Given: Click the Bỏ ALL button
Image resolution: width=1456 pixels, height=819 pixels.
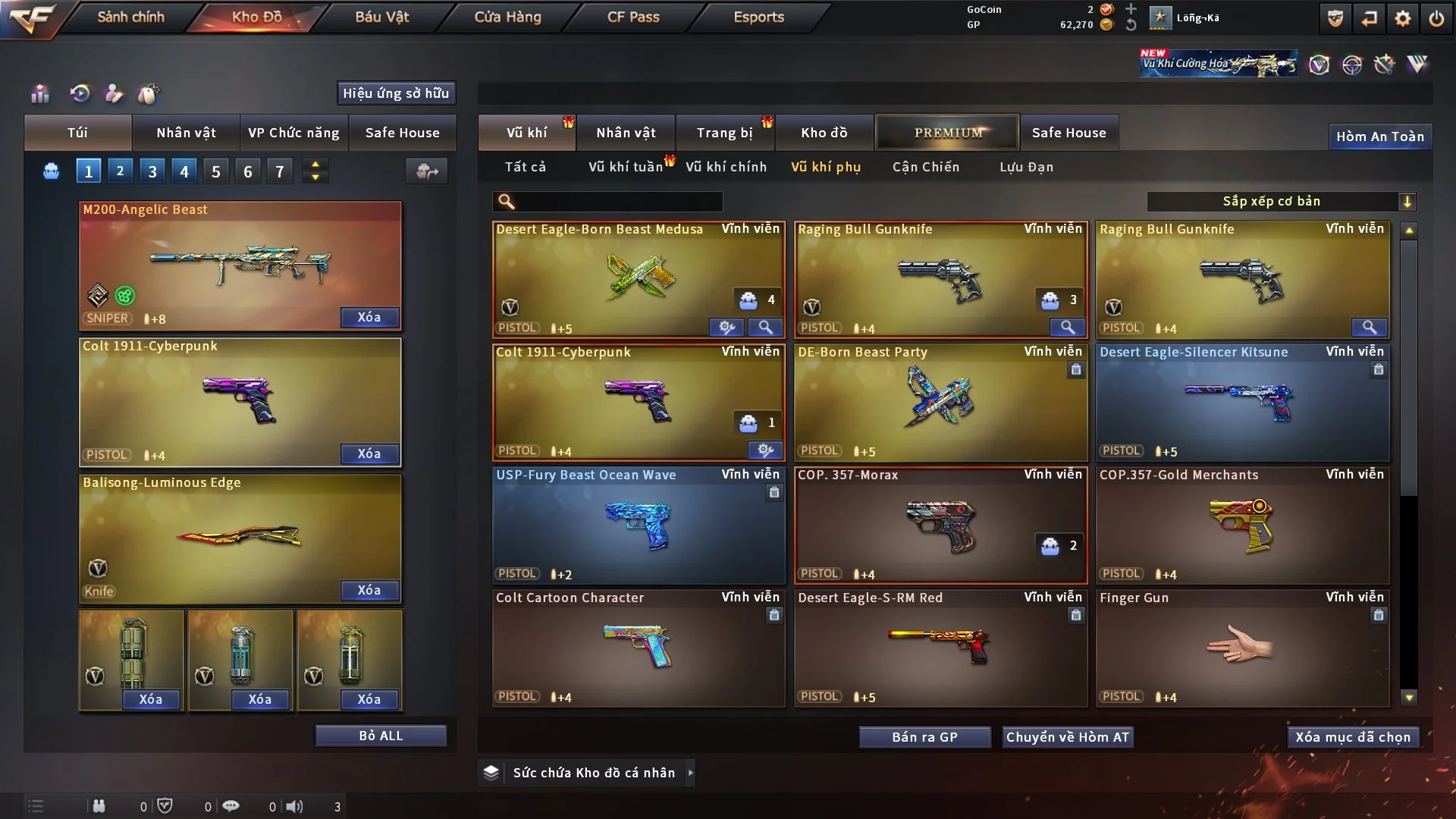Looking at the screenshot, I should (381, 736).
